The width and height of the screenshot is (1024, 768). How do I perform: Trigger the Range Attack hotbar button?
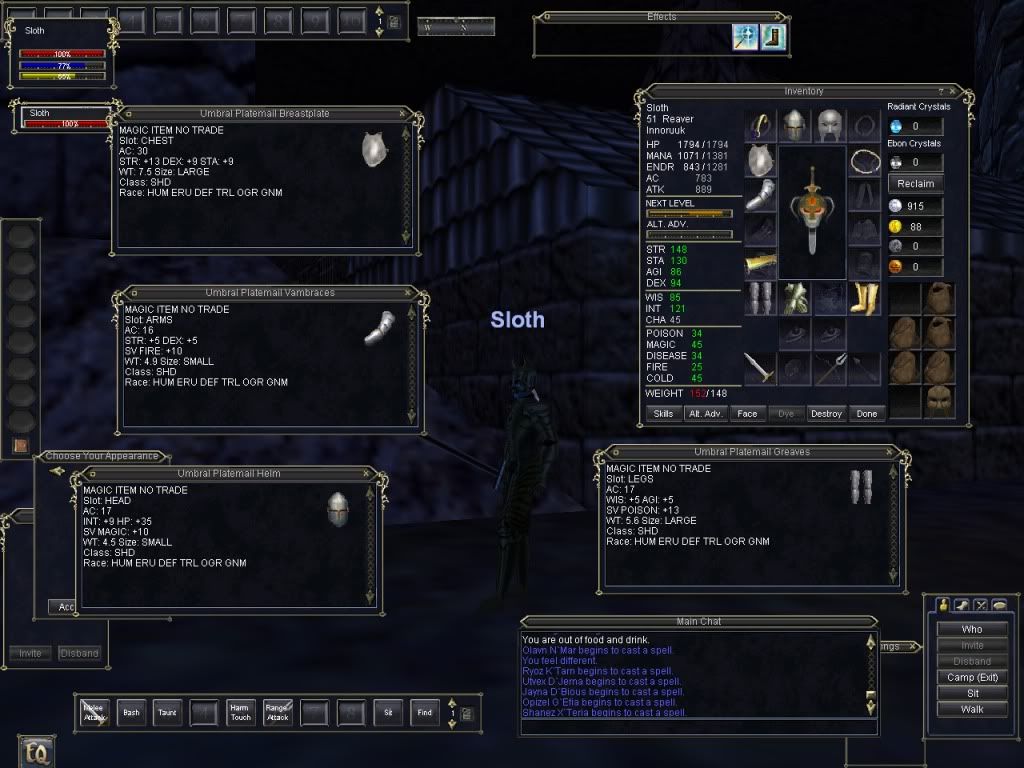276,712
